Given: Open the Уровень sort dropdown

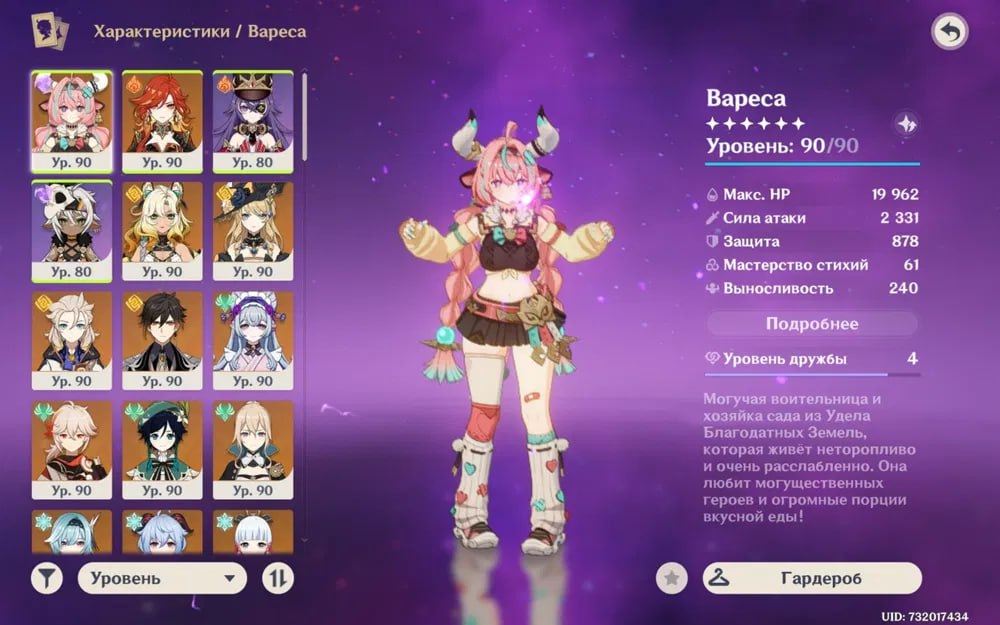Looking at the screenshot, I should click(162, 578).
